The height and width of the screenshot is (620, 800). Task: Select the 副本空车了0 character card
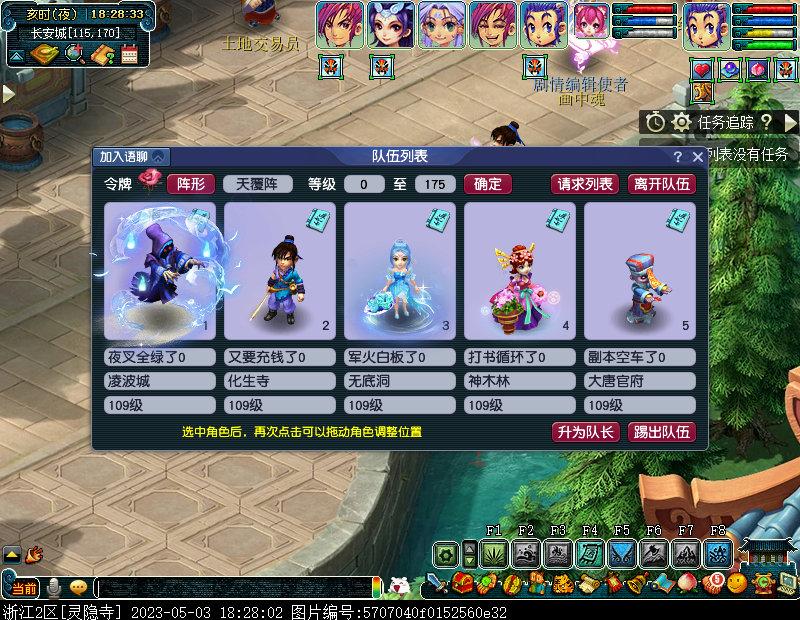point(639,270)
